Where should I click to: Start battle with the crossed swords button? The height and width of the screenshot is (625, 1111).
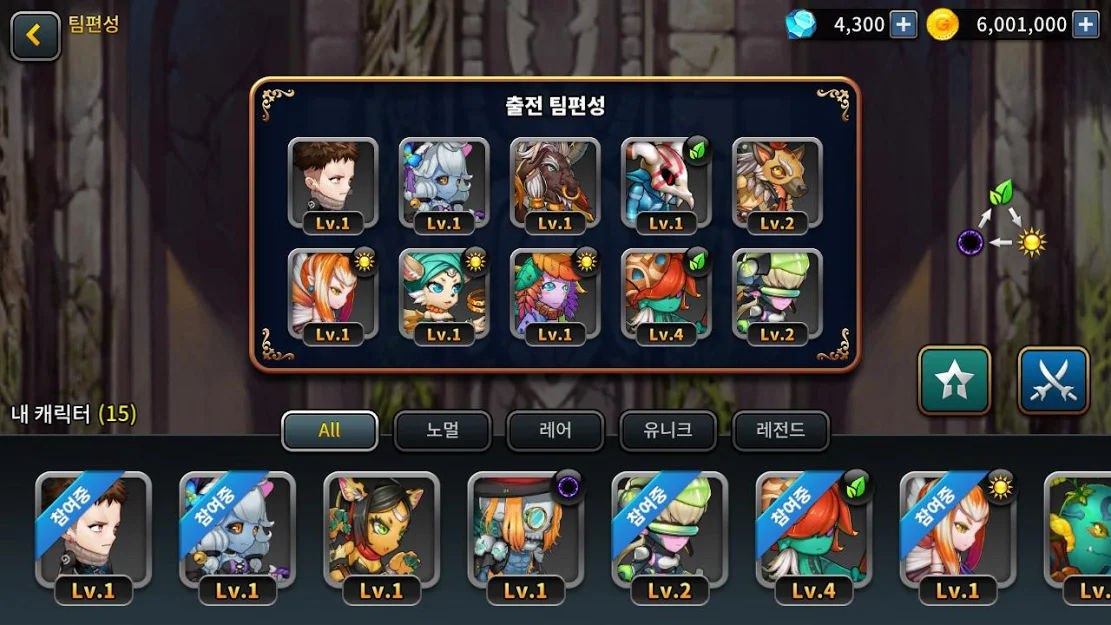[x=1053, y=380]
